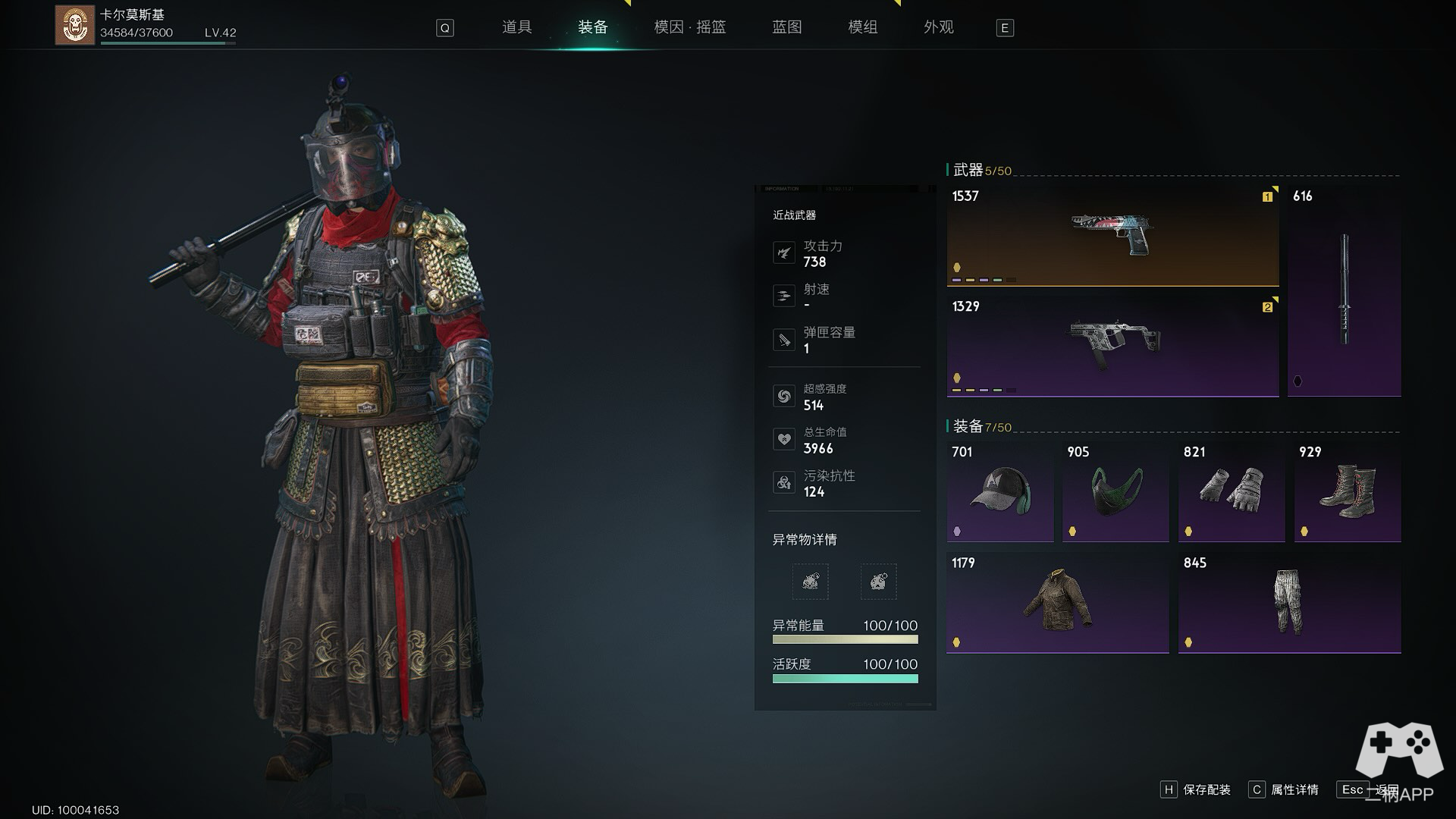Image resolution: width=1456 pixels, height=819 pixels.
Task: Click the player avatar portrait
Action: (74, 25)
